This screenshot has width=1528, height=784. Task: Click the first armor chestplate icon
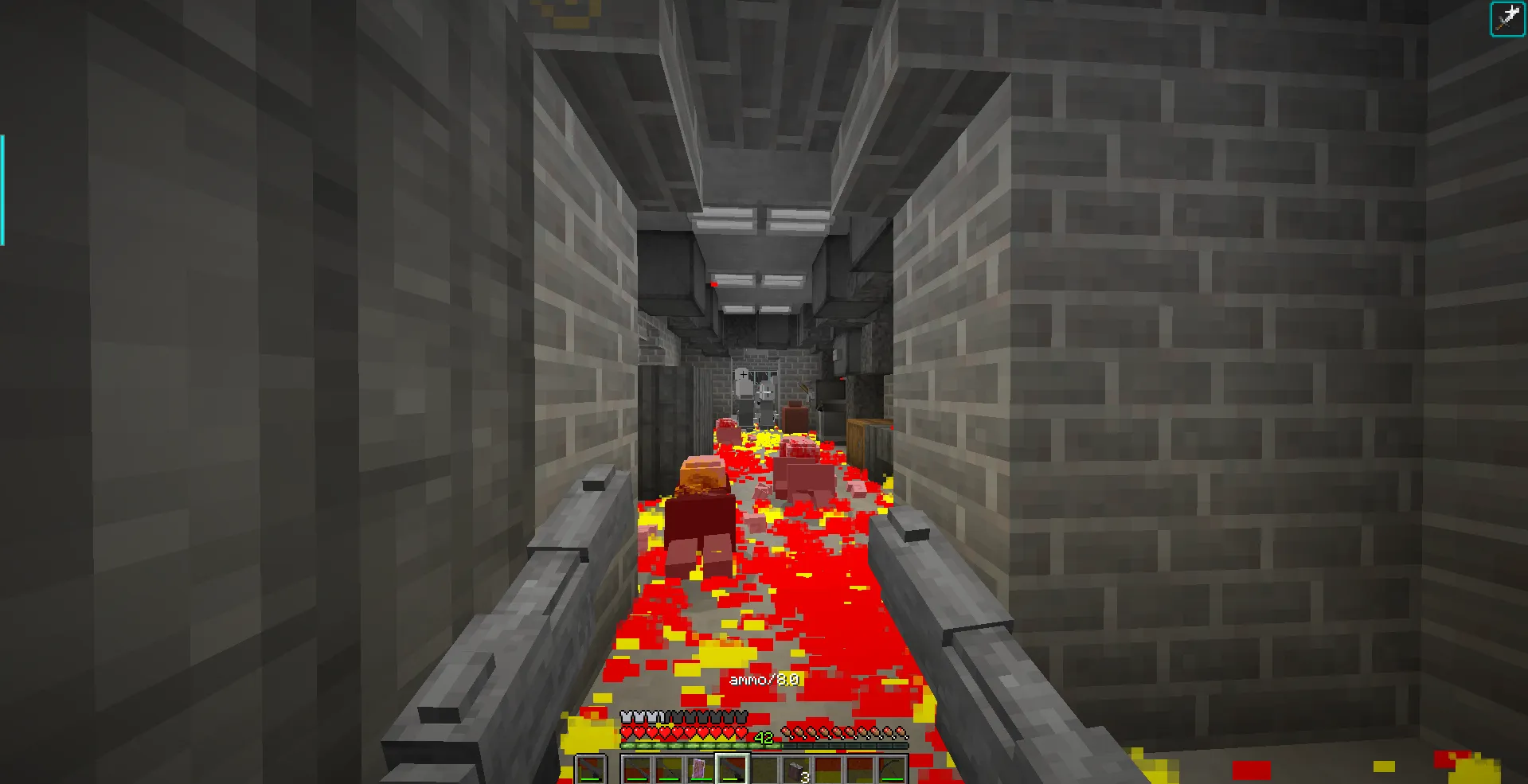tap(627, 716)
